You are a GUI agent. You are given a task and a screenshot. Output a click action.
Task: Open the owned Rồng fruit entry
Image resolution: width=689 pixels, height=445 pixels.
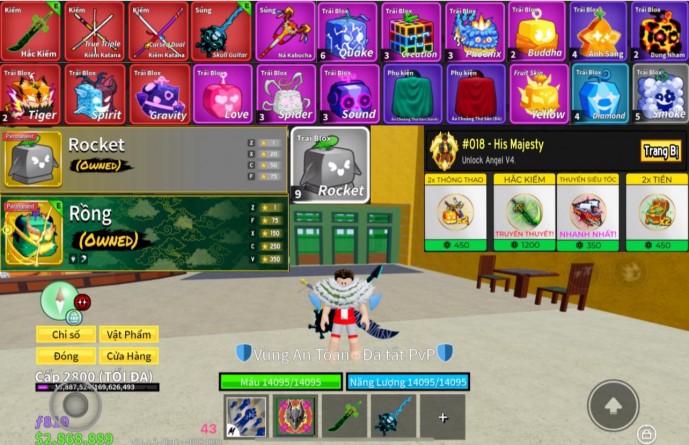145,233
